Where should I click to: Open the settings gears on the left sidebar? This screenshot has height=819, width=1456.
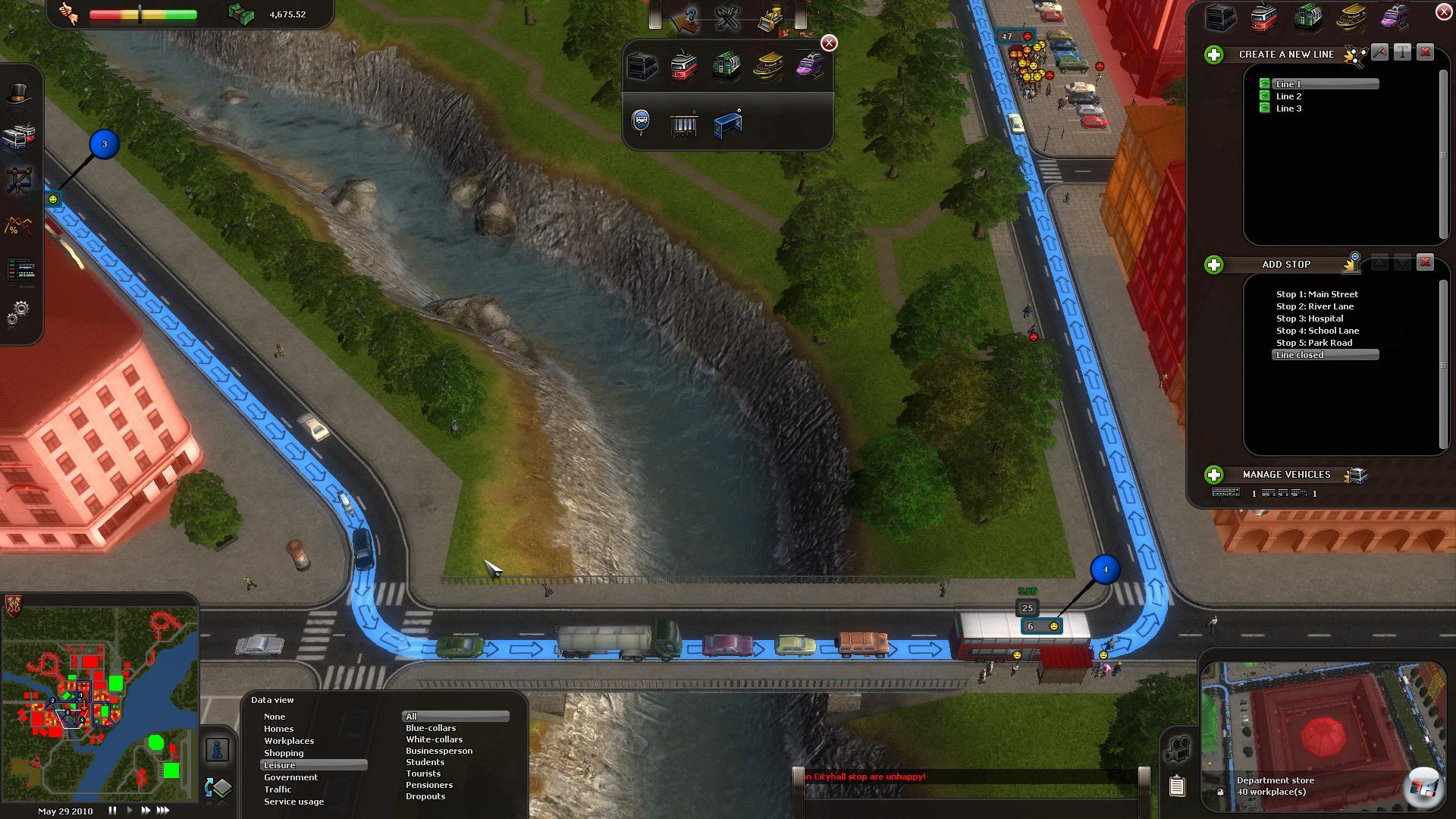(x=18, y=312)
